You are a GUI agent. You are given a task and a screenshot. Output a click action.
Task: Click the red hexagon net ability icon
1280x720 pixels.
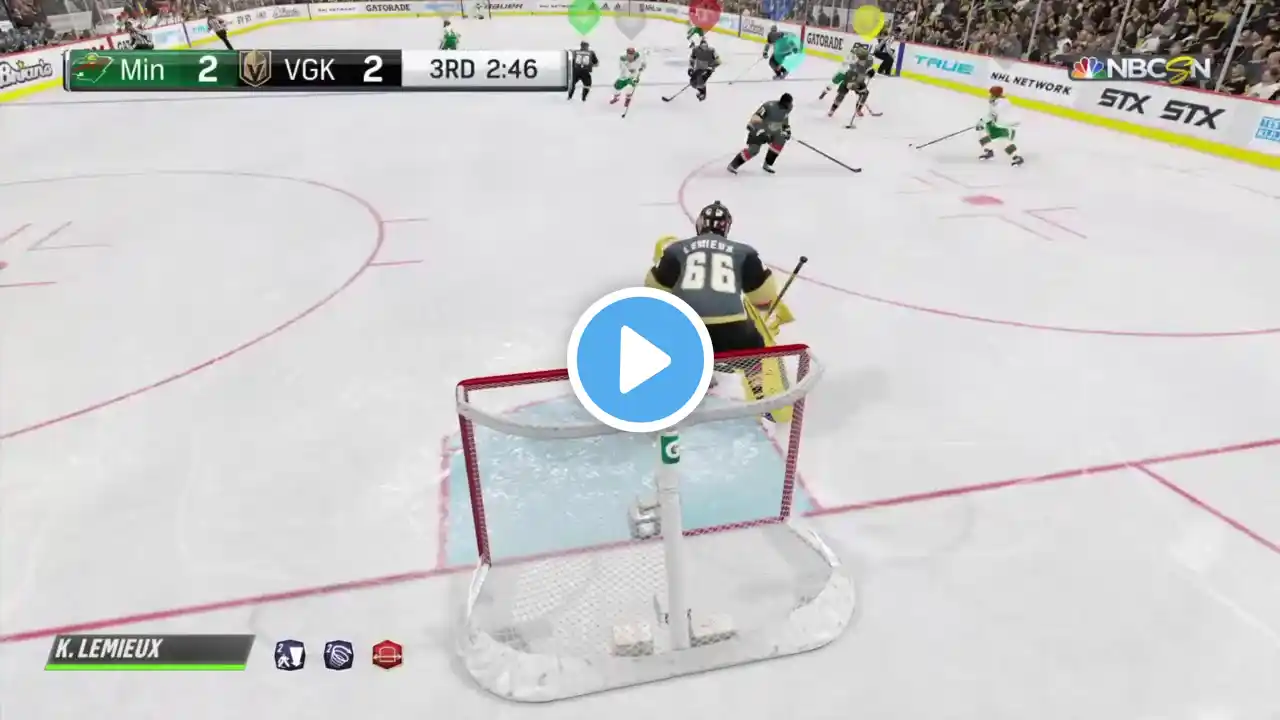[x=387, y=655]
